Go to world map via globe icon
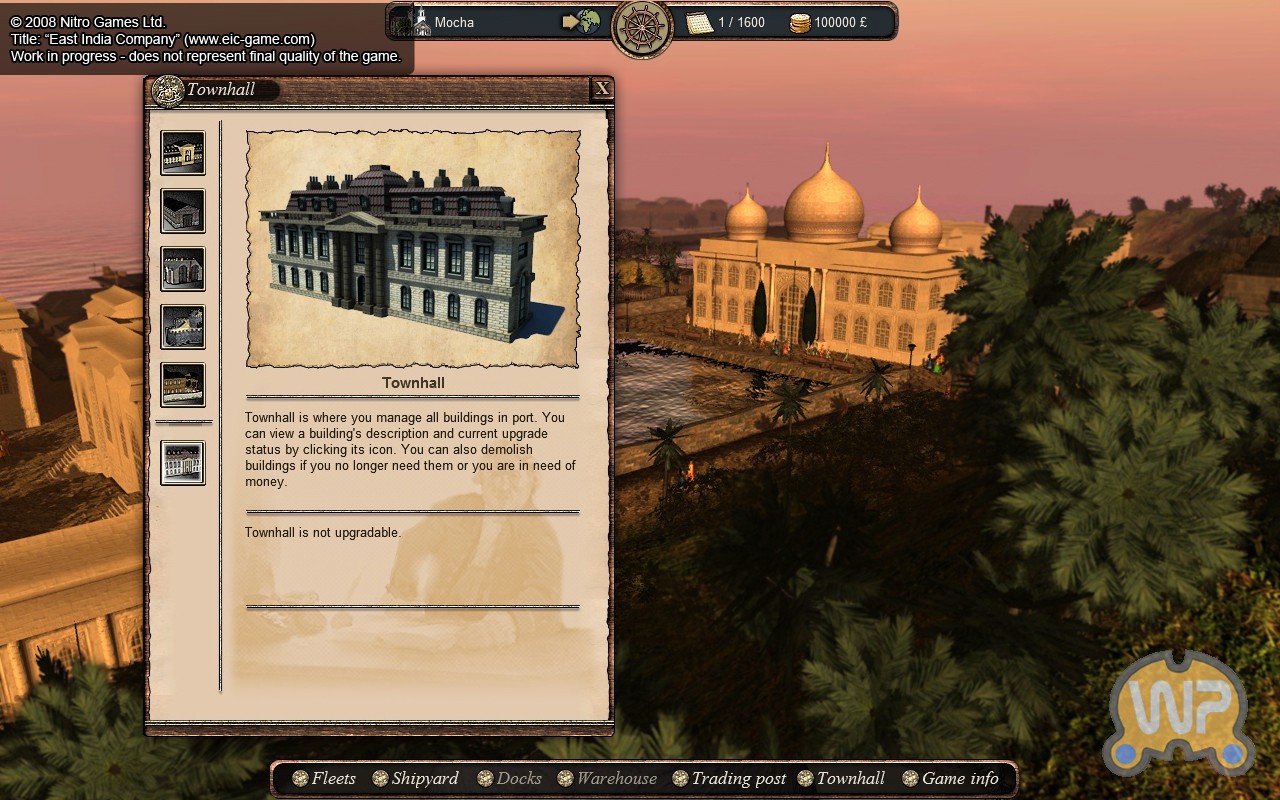This screenshot has width=1280, height=800. point(581,22)
